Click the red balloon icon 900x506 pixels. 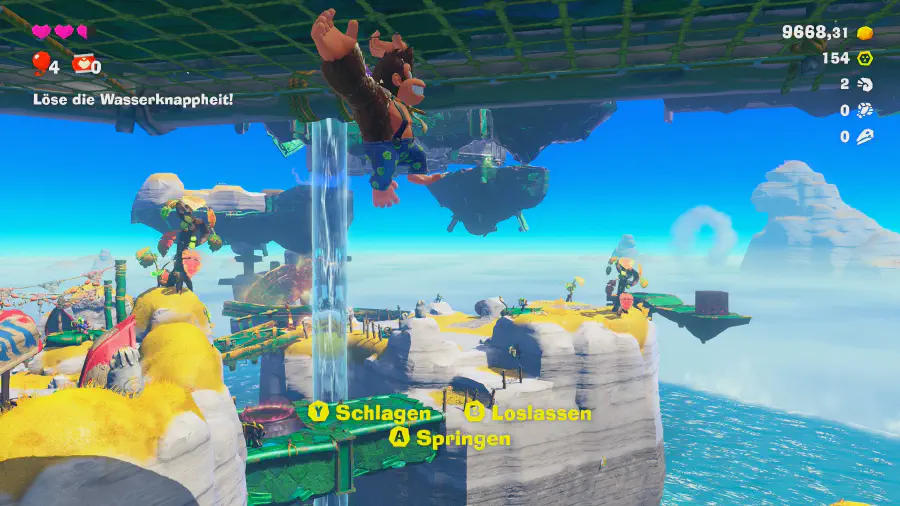point(40,65)
